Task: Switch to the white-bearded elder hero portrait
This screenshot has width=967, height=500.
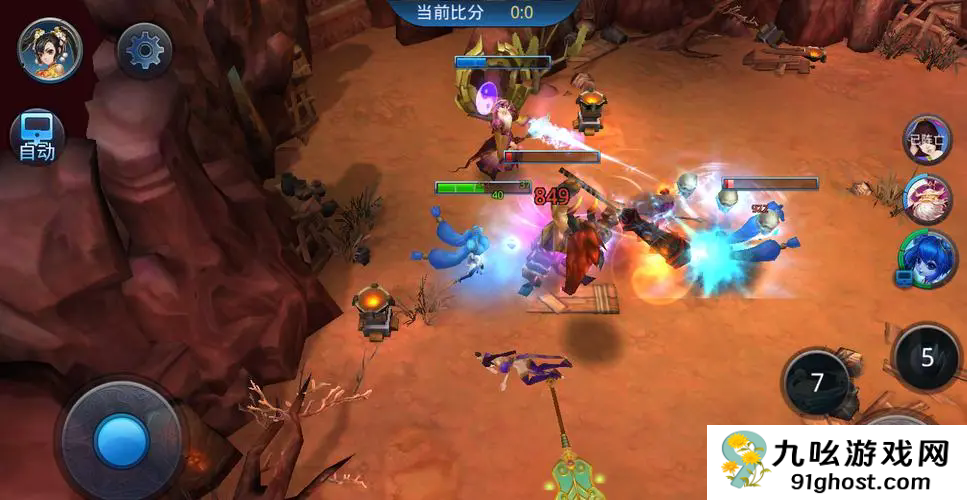Action: [927, 199]
